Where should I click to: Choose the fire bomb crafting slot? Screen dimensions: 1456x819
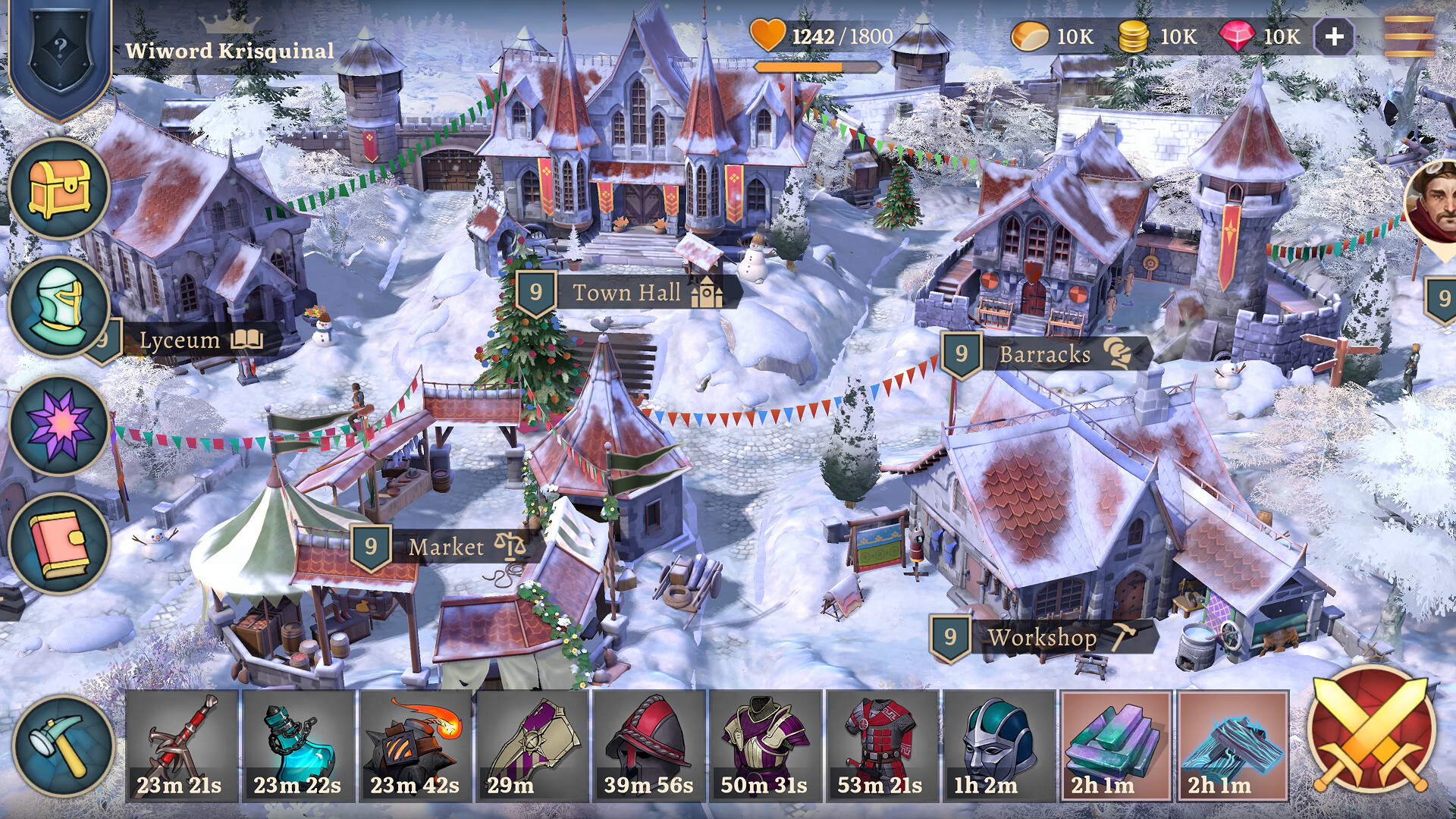(x=415, y=745)
